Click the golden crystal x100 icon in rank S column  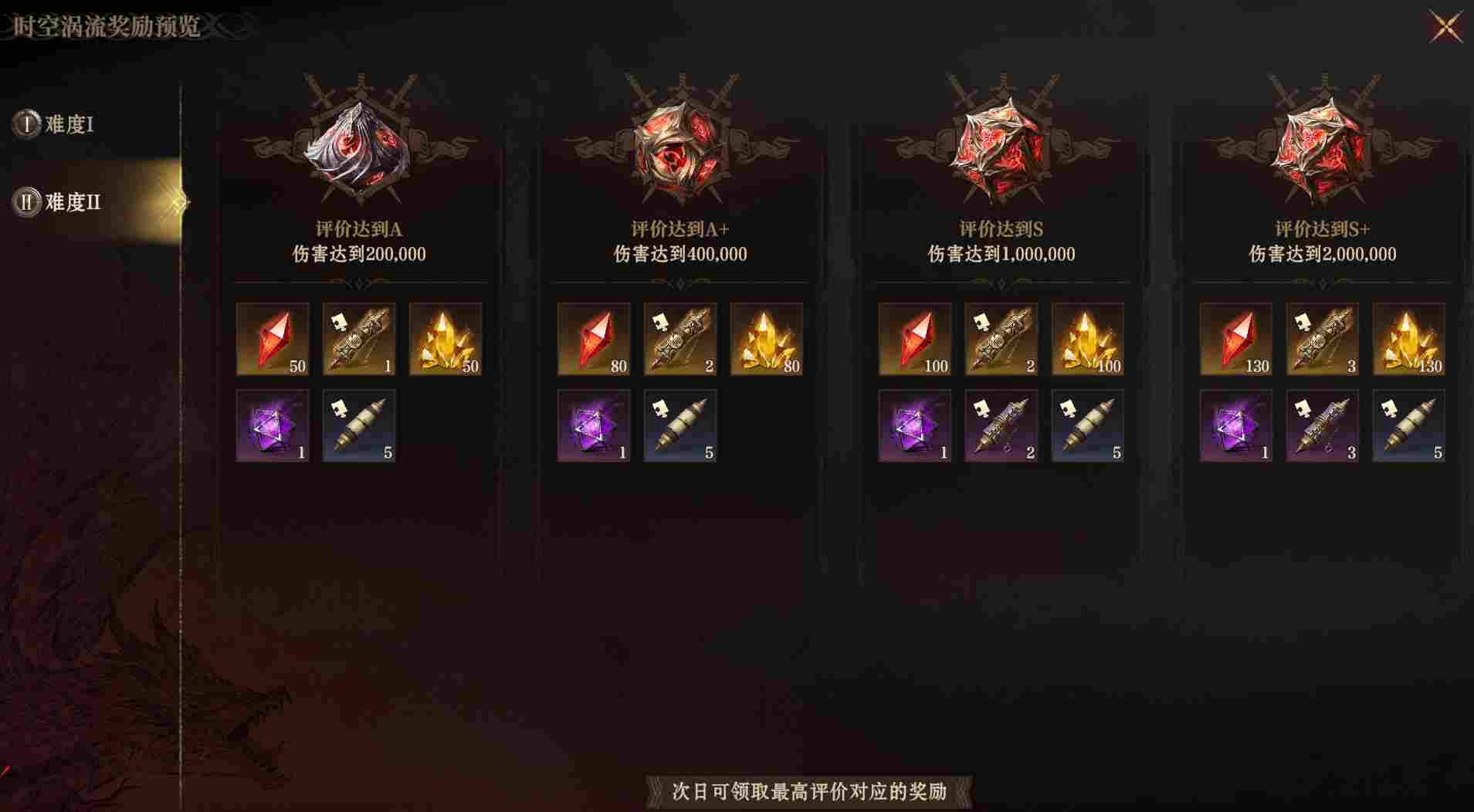pyautogui.click(x=1087, y=340)
